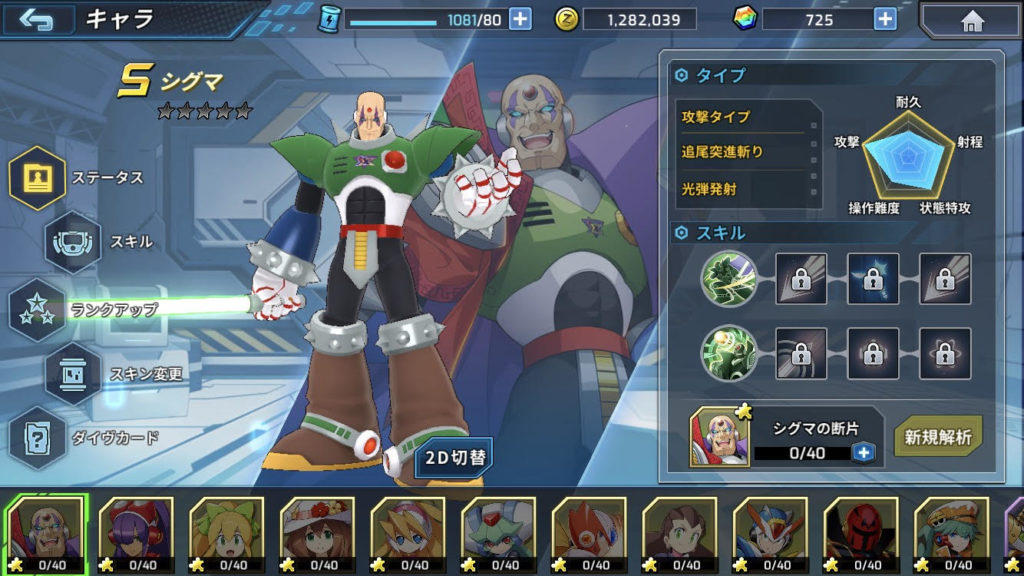This screenshot has height=576, width=1024.
Task: Select the スキン変更 skin change tab
Action: click(x=73, y=374)
